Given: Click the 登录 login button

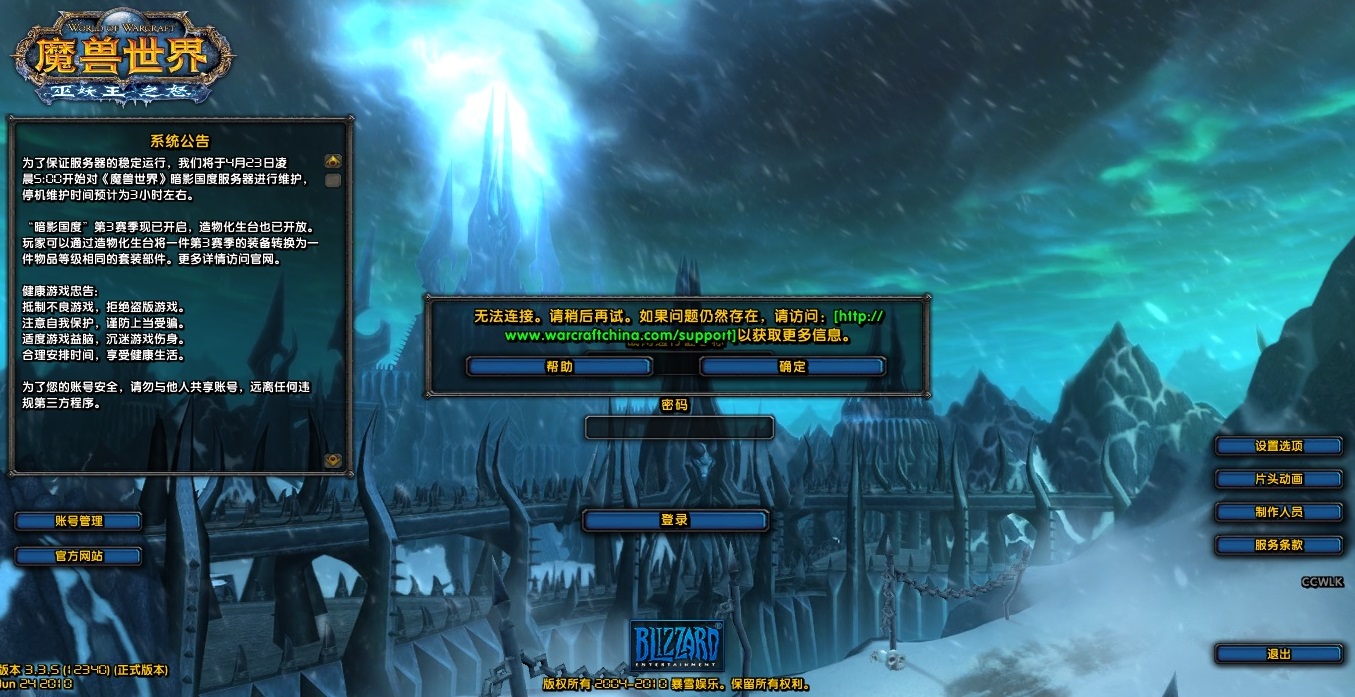Looking at the screenshot, I should (x=675, y=520).
